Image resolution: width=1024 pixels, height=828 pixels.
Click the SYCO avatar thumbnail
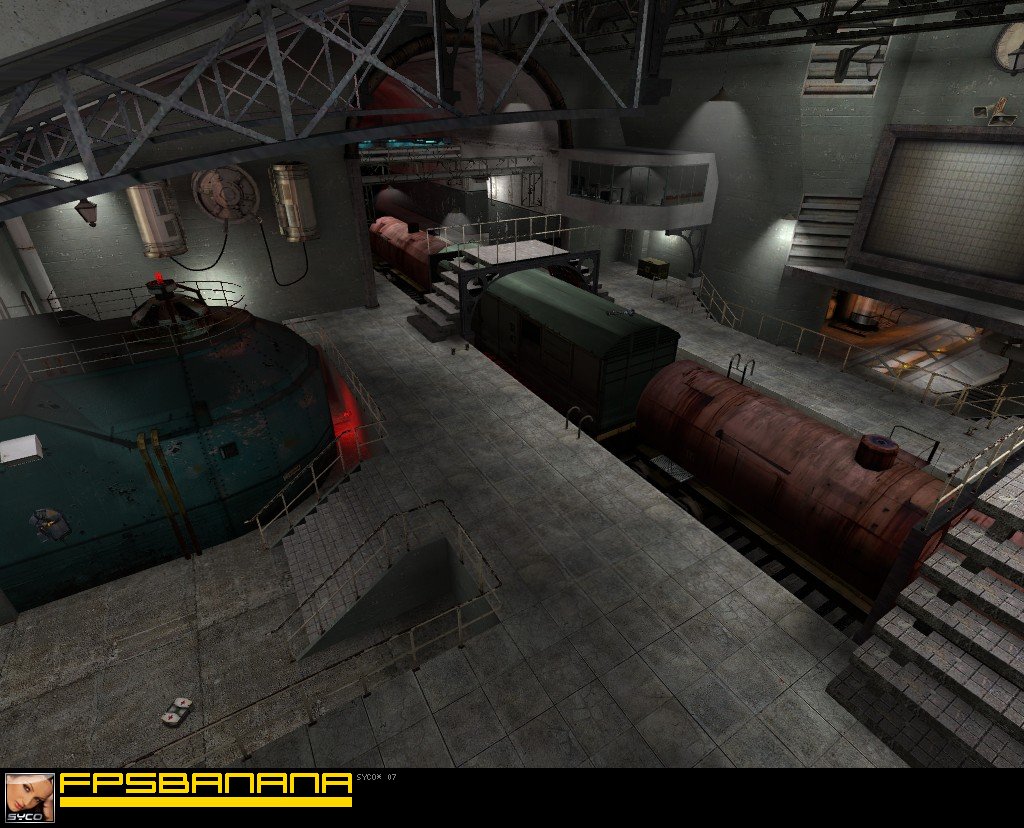(30, 797)
